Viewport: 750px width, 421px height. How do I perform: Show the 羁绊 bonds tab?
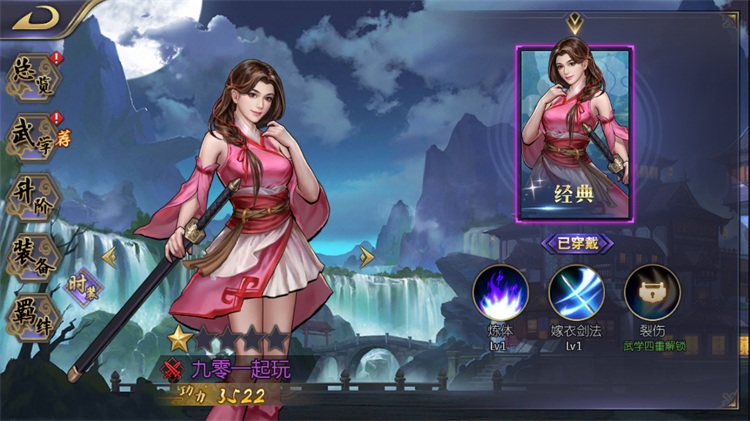coord(32,316)
